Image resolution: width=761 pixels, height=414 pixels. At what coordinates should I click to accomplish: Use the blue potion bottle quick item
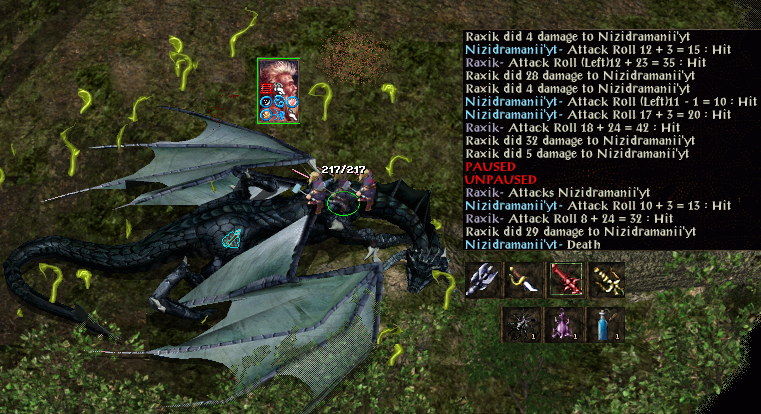(604, 326)
